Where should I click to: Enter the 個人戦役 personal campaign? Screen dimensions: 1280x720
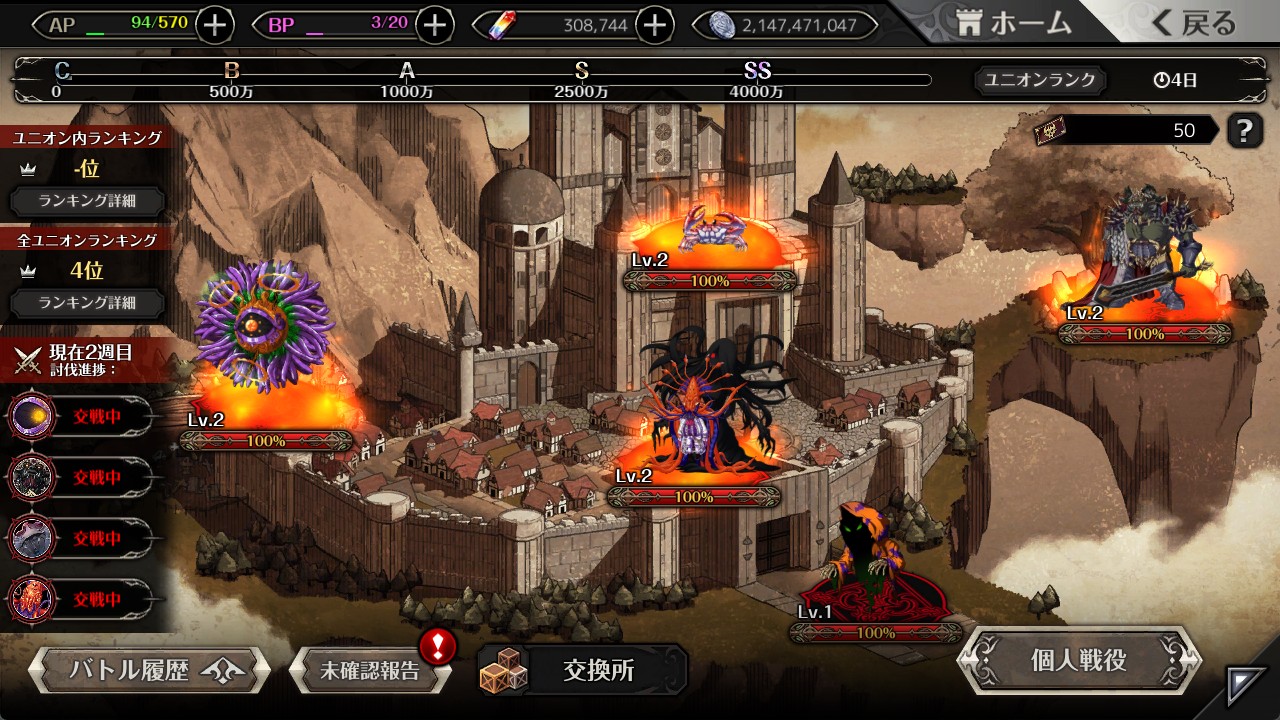pos(1078,660)
